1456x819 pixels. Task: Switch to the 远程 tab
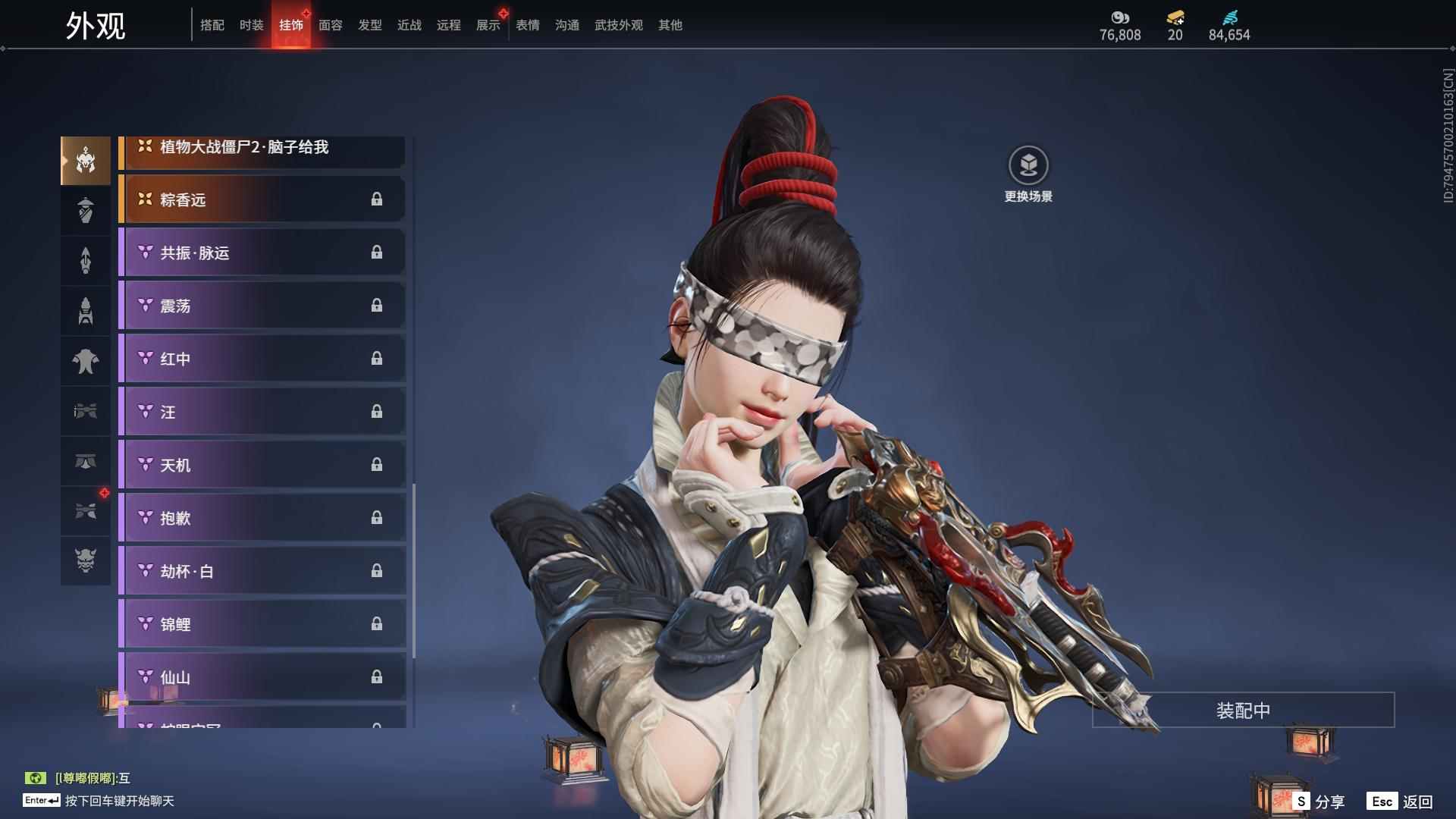(448, 25)
